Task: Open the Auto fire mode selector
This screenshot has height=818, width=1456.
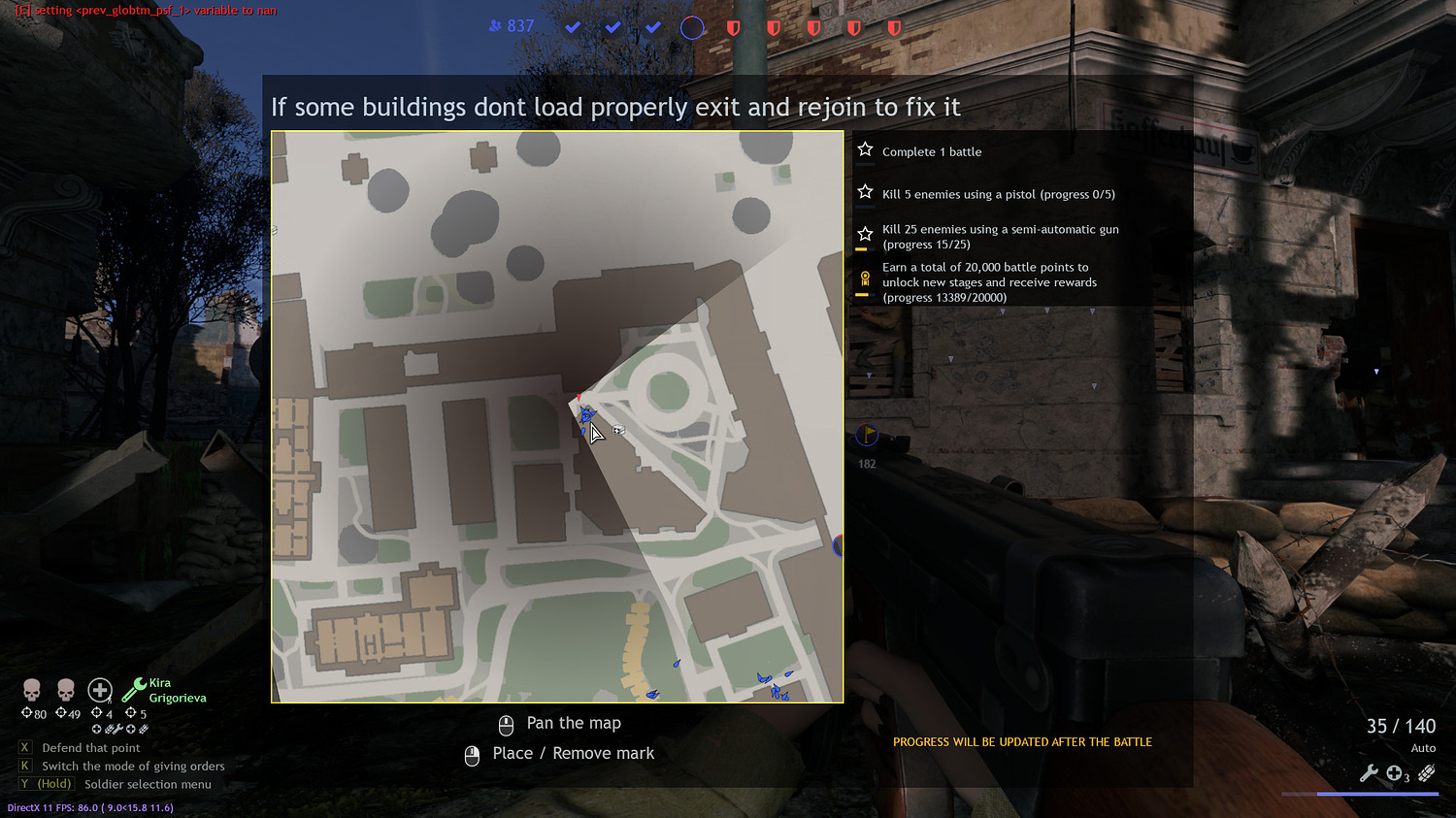Action: point(1423,748)
